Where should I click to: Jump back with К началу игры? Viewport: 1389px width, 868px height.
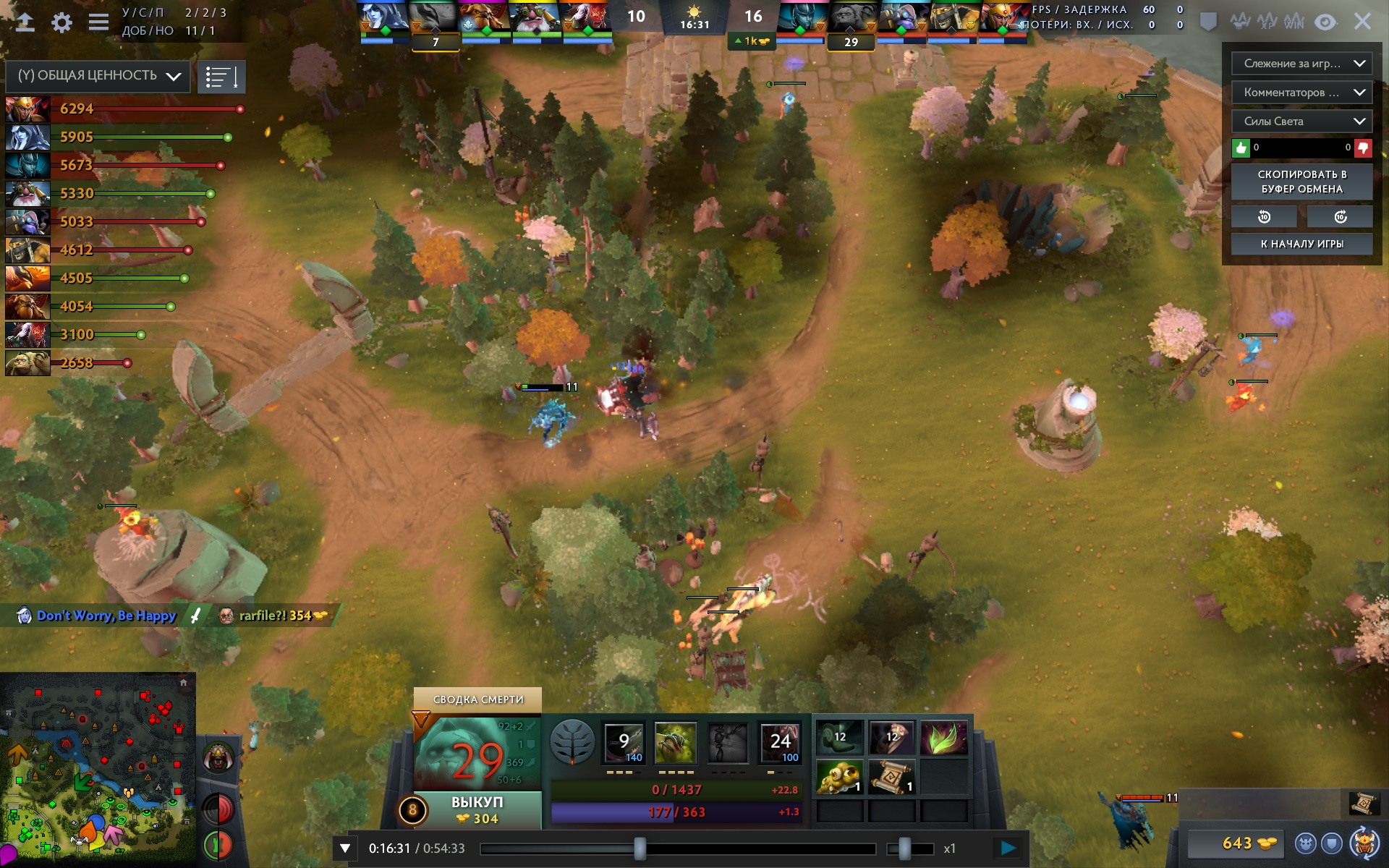click(1301, 244)
